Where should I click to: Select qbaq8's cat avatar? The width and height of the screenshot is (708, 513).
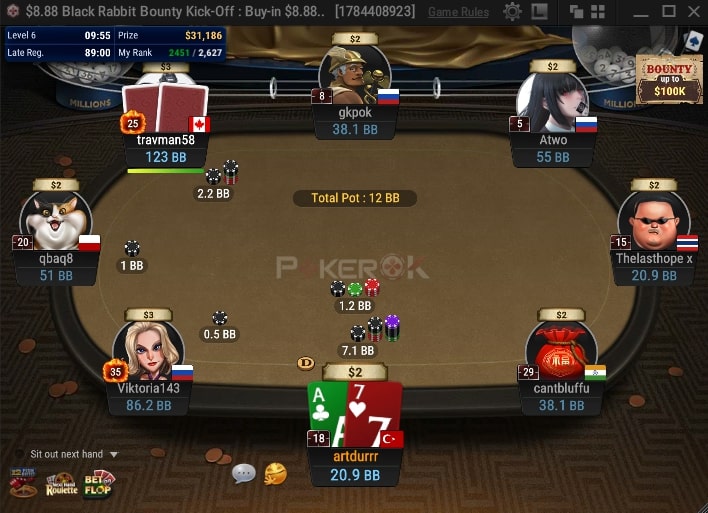tap(56, 222)
